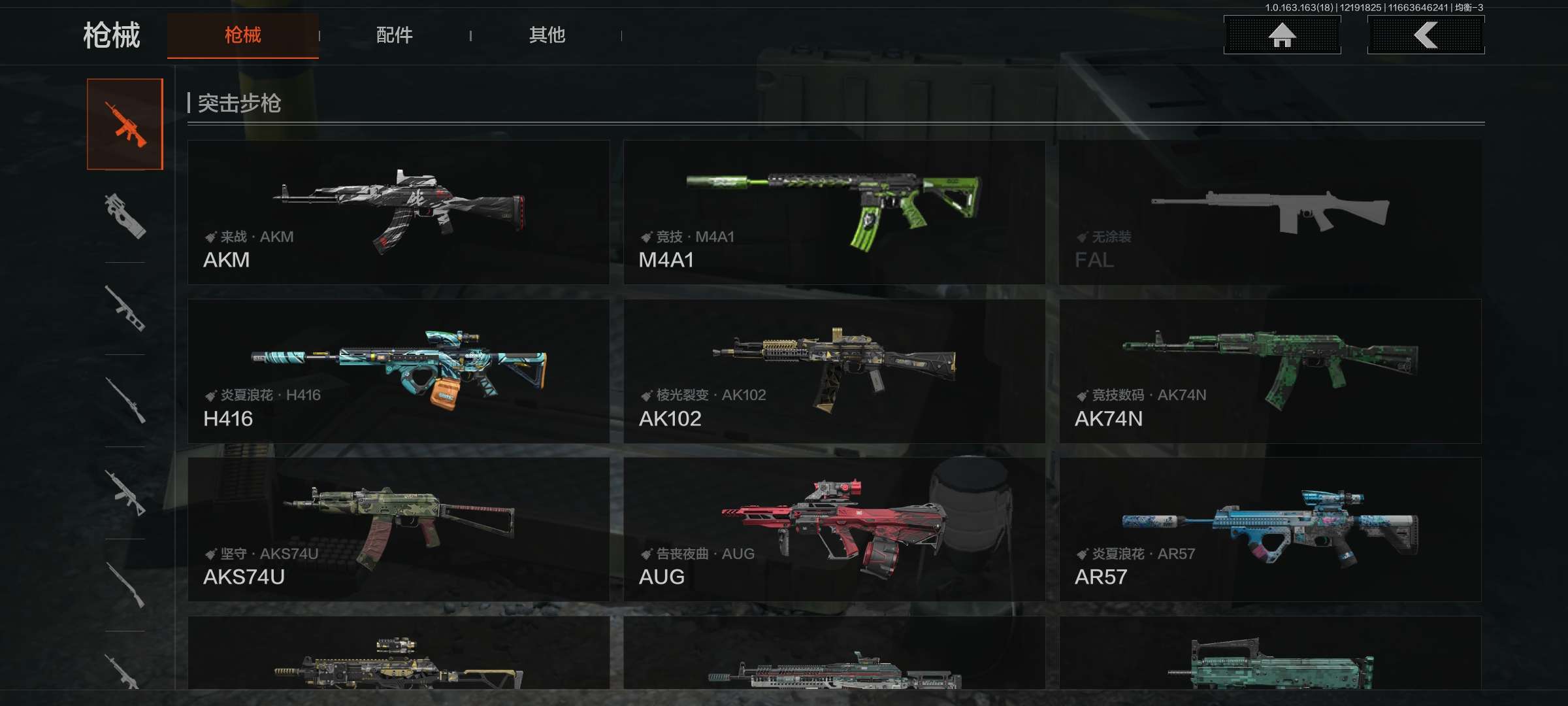Choose the P90 submachine gun category icon
This screenshot has width=1568, height=706.
[125, 216]
